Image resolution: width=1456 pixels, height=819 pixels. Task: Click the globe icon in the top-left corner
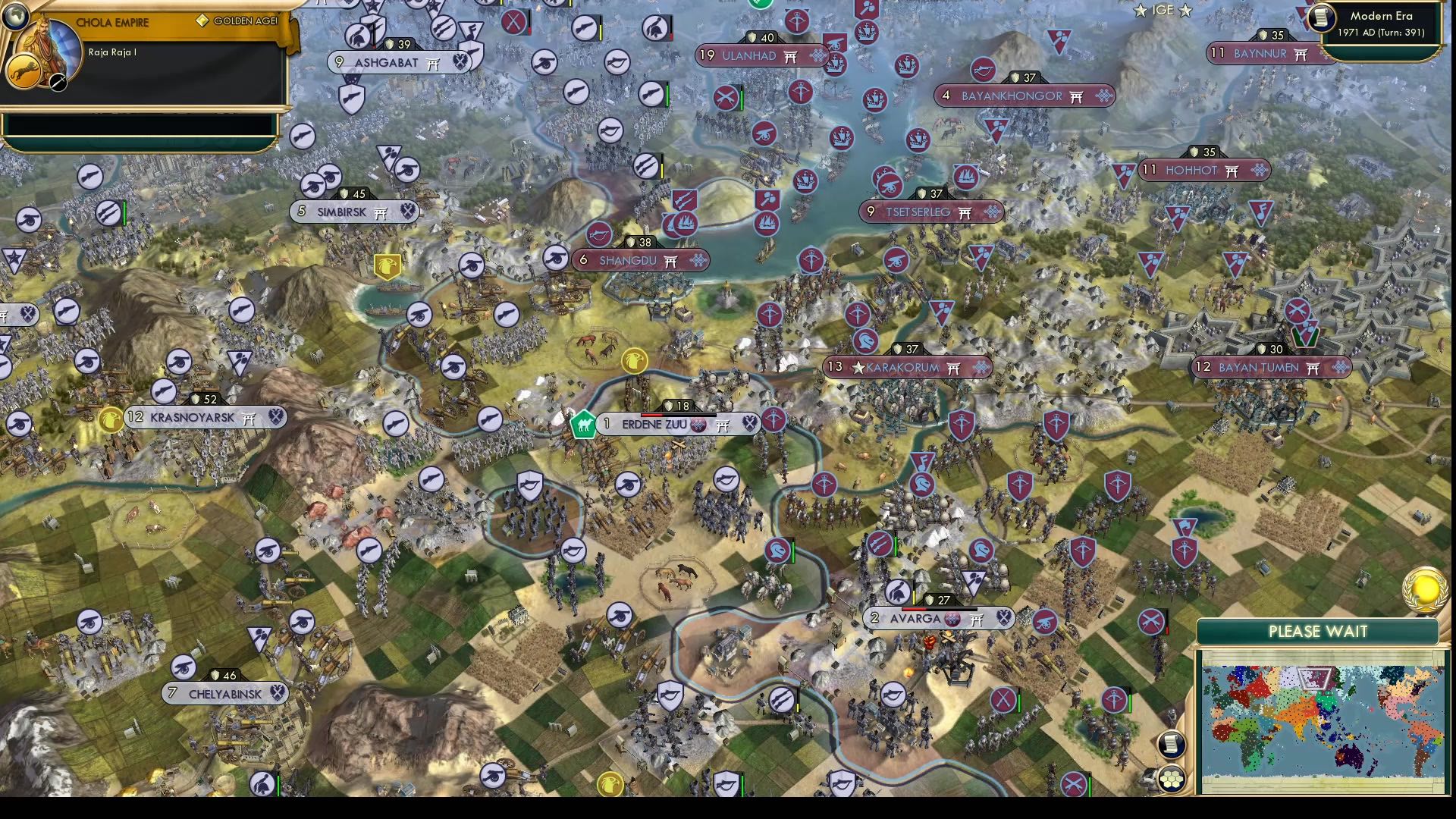click(x=15, y=15)
